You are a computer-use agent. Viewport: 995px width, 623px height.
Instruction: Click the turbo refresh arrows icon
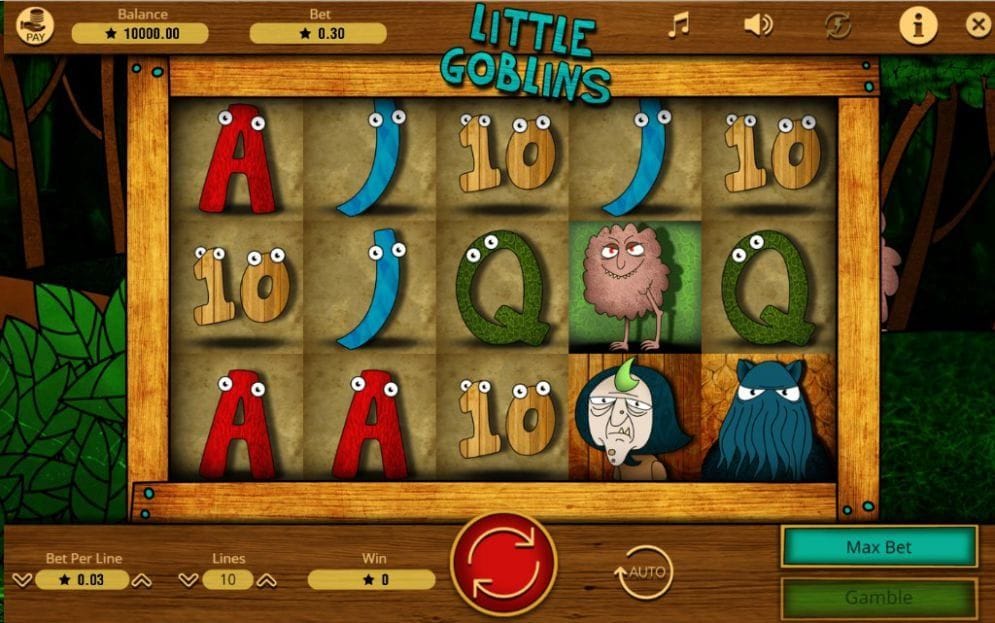click(838, 26)
